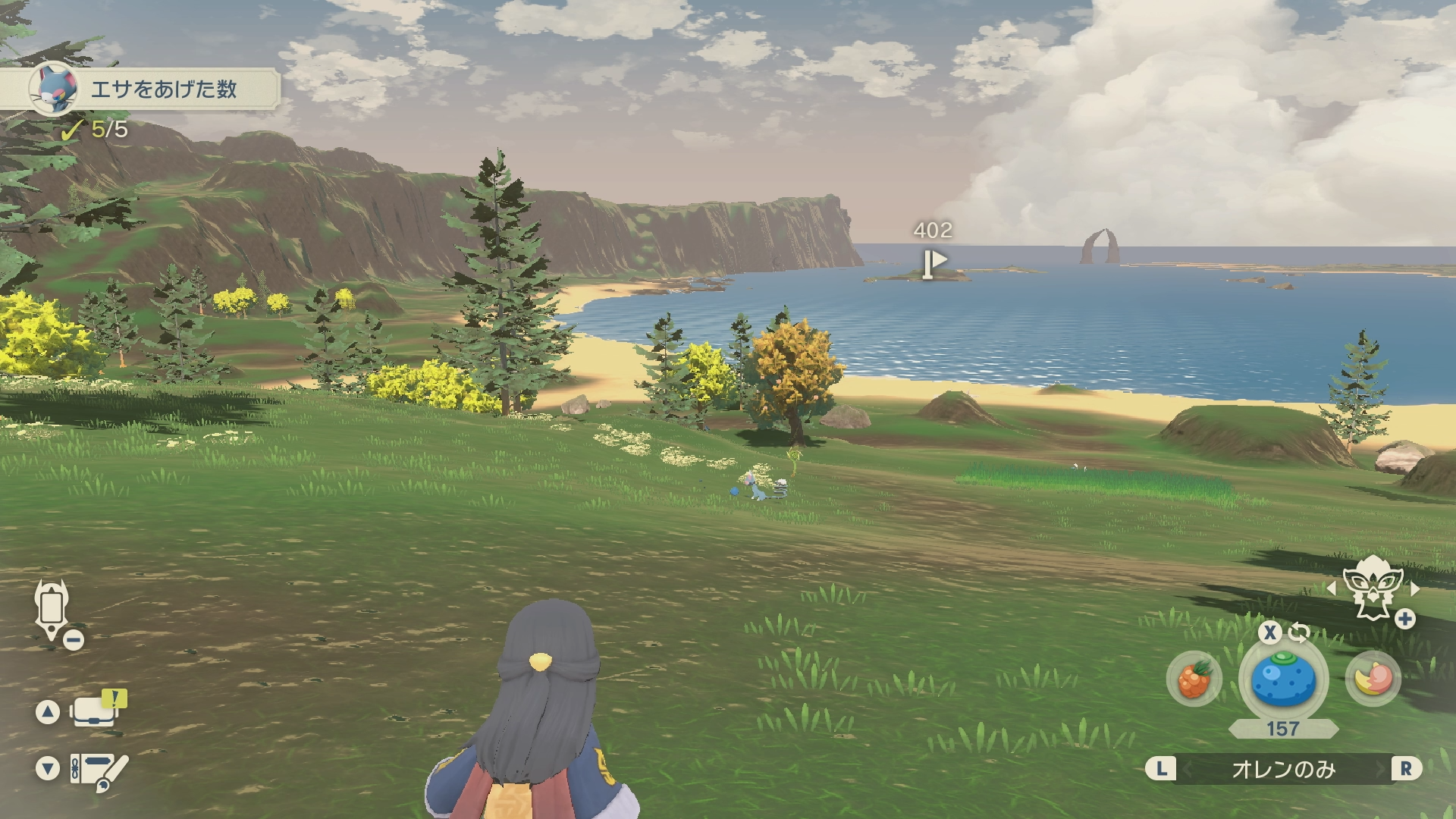Cycle to the next ride Pokémon arrow
This screenshot has height=819, width=1456.
tap(1415, 588)
